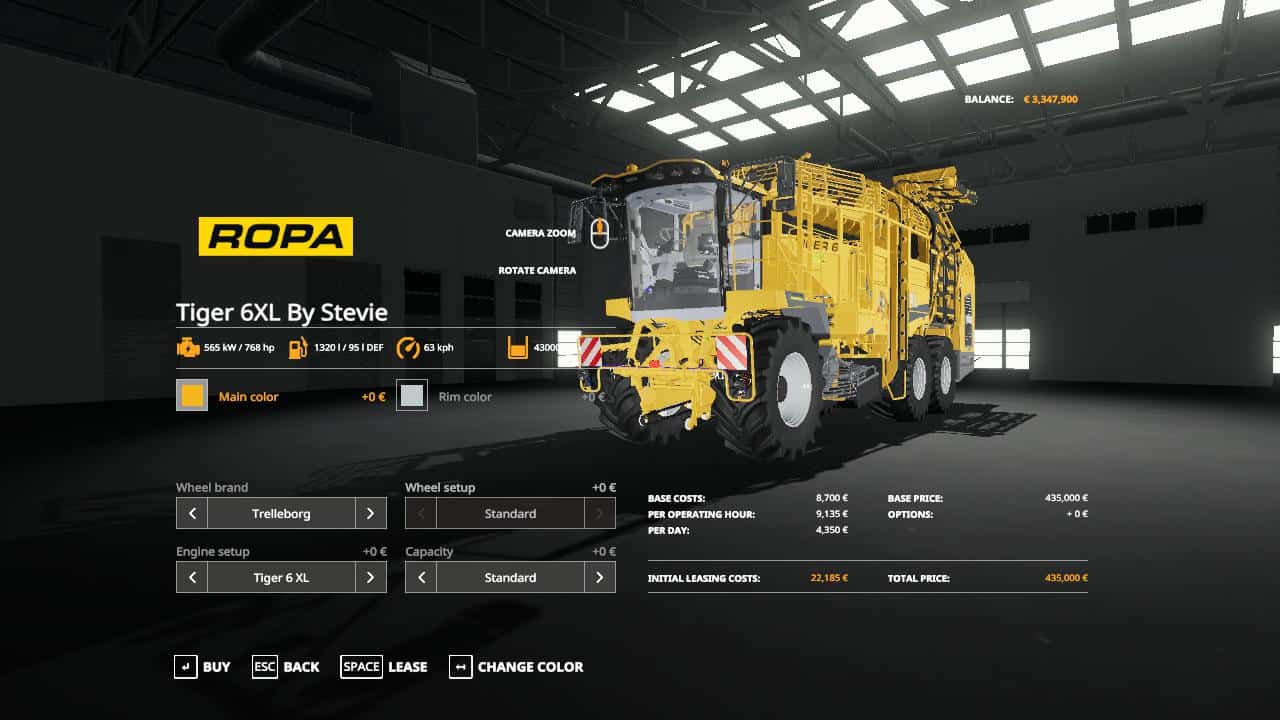Select the yellow Main color swatch

tap(192, 396)
